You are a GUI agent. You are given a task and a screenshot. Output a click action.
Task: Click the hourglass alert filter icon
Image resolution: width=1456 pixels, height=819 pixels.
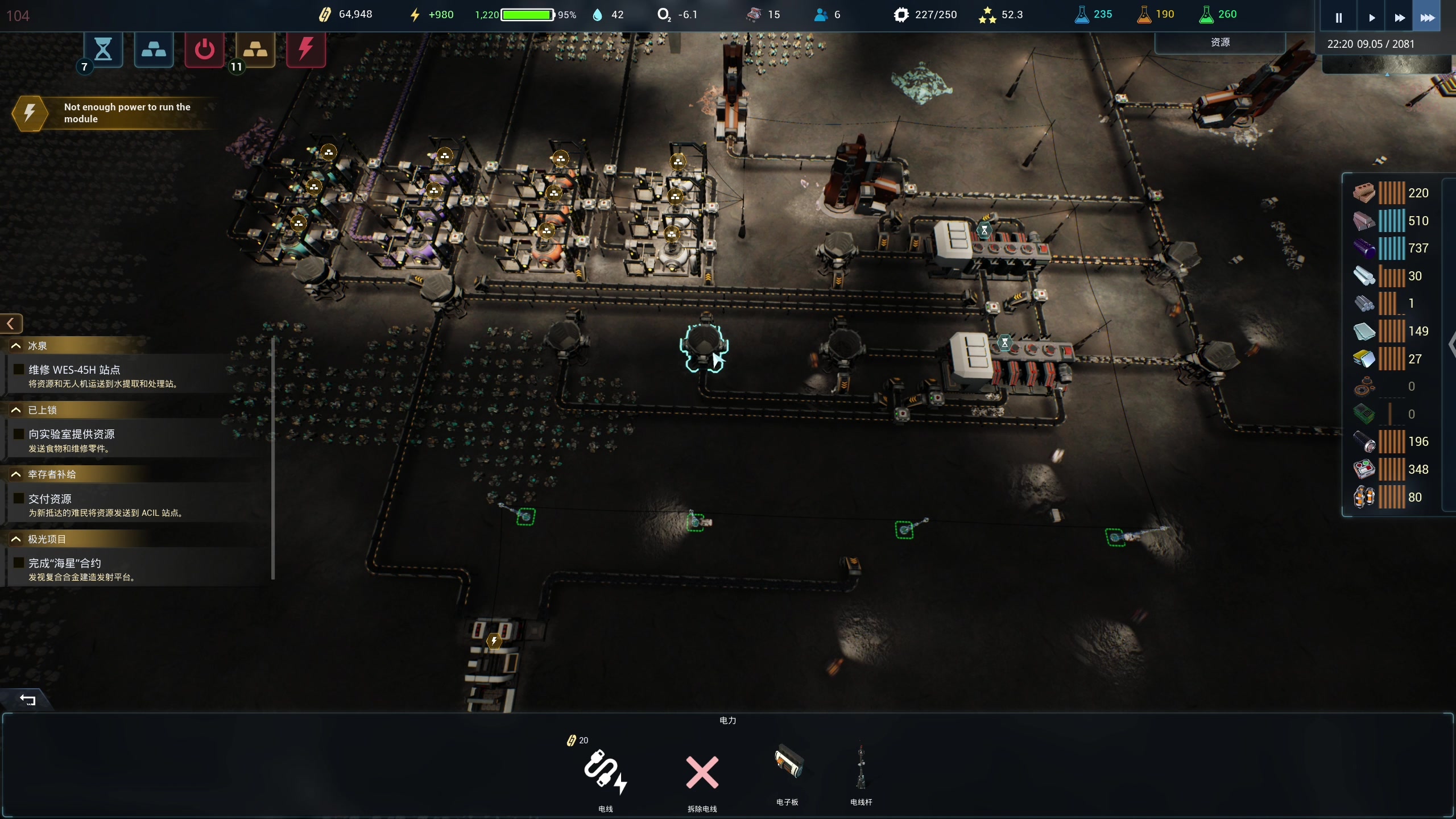[x=103, y=49]
